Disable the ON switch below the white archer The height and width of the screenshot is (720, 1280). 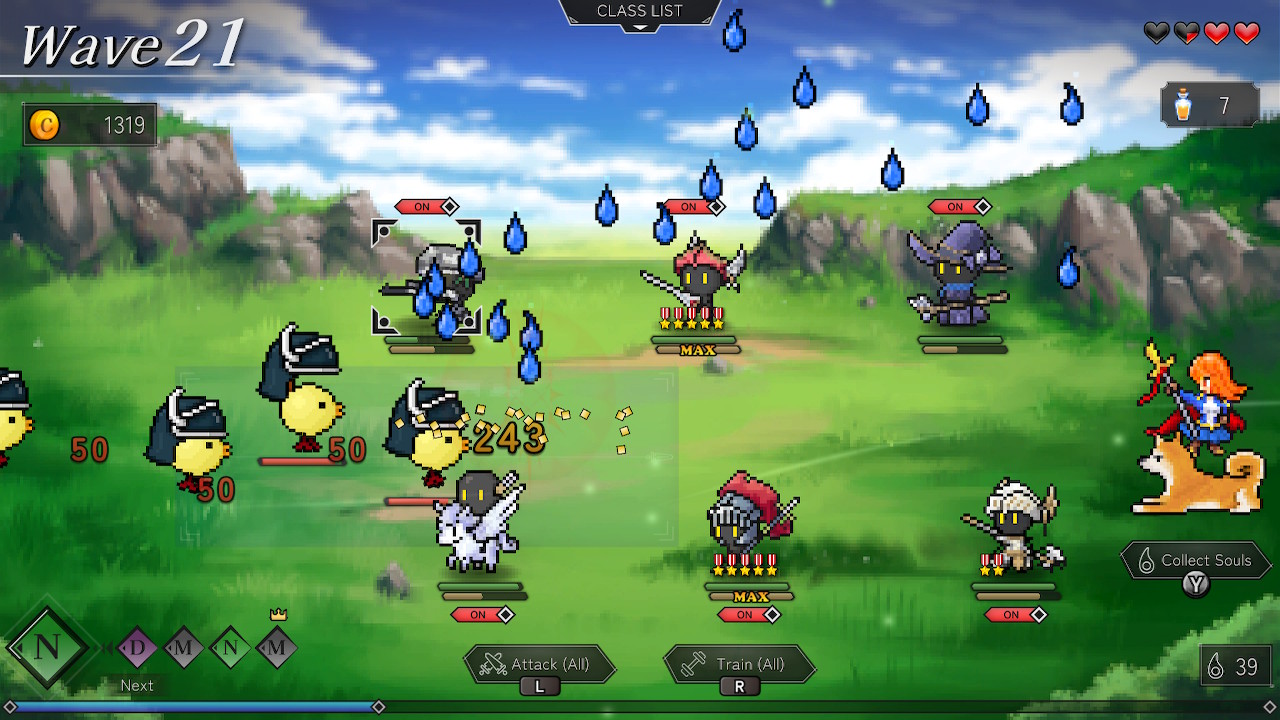[x=1015, y=616]
